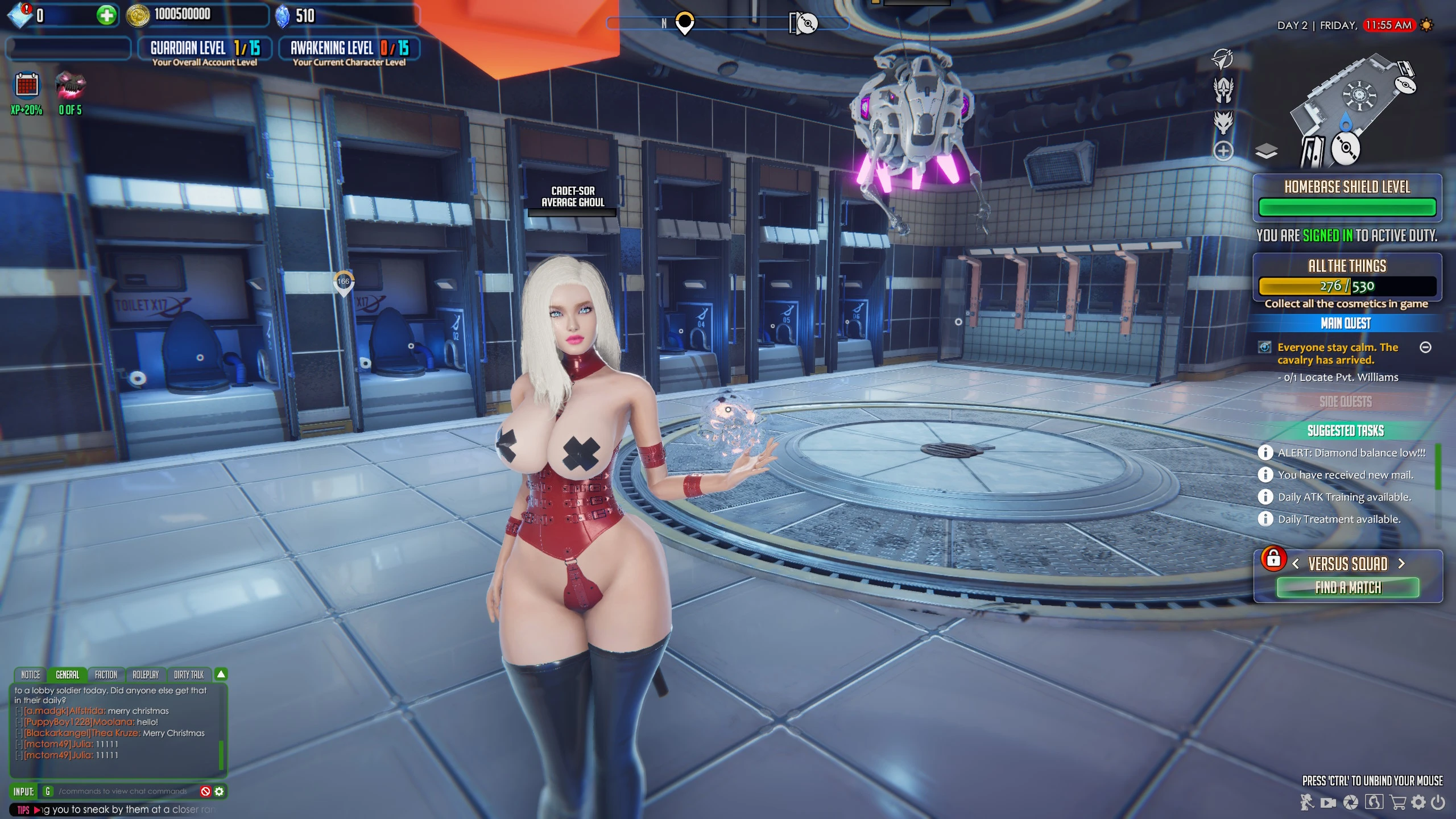Click the zoom-in plus icon near the minimap
The height and width of the screenshot is (819, 1456).
pyautogui.click(x=1224, y=149)
